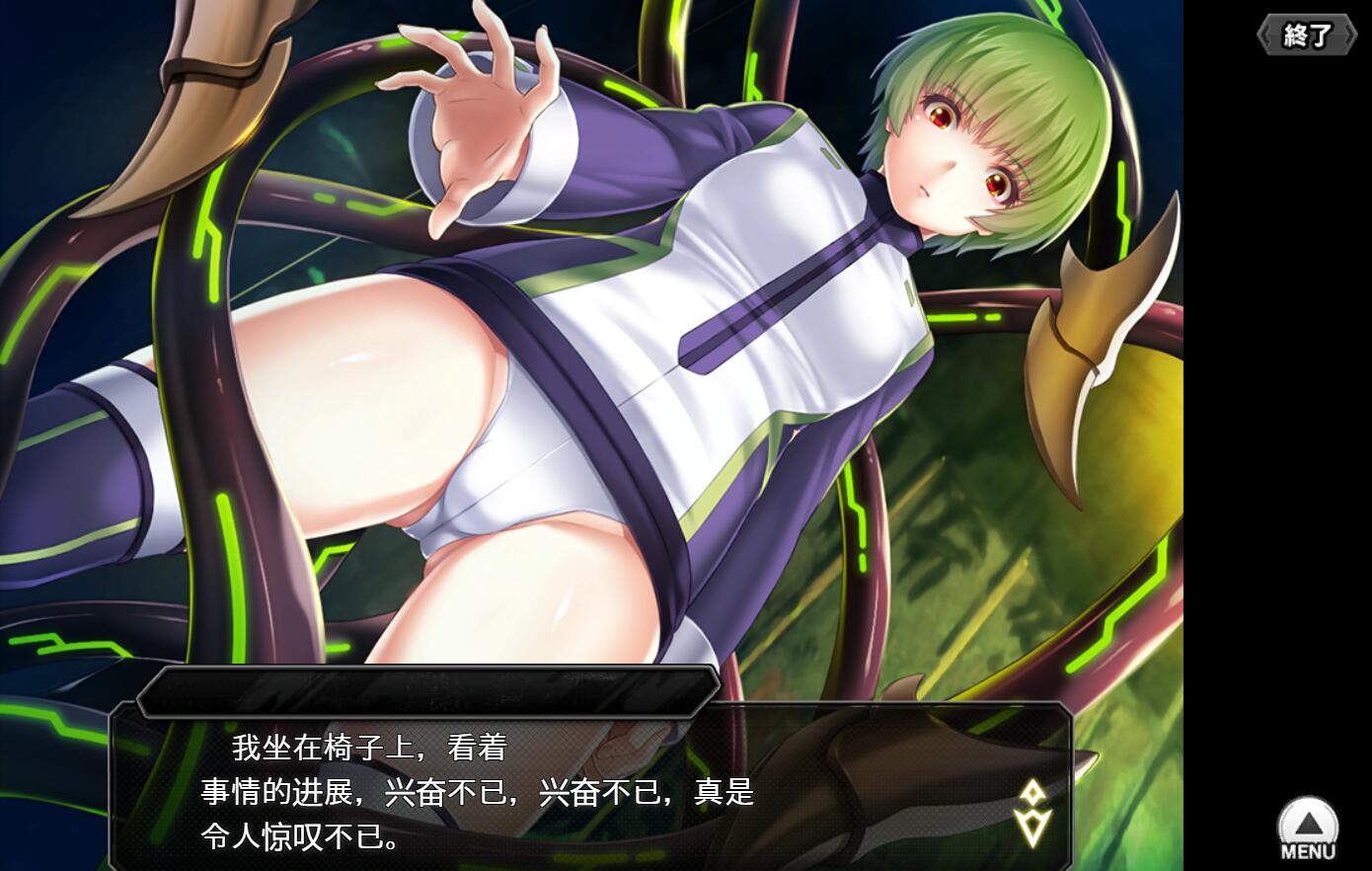Expand options using the left 終了 arrow
The width and height of the screenshot is (1372, 871).
[x=1266, y=33]
